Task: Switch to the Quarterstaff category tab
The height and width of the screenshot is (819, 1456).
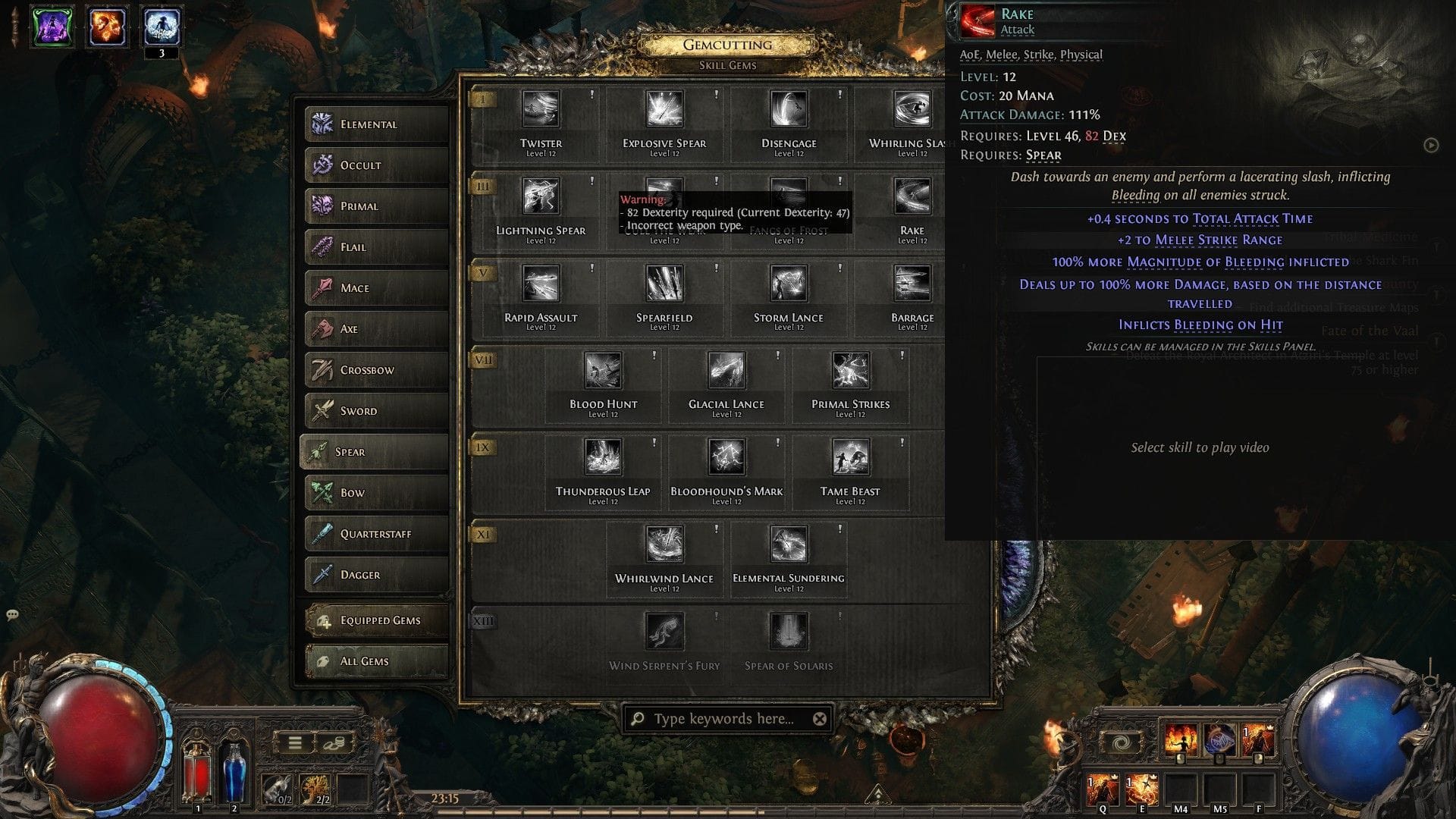Action: click(377, 533)
